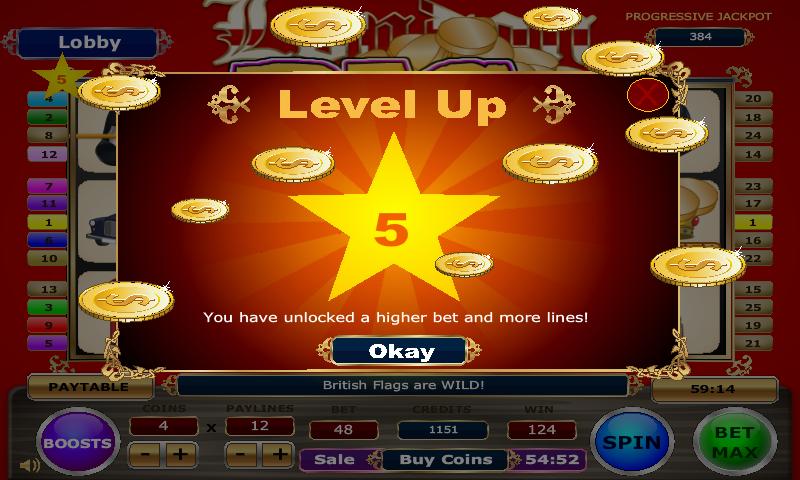Add paylines with the plus button
The height and width of the screenshot is (480, 800).
pos(276,455)
